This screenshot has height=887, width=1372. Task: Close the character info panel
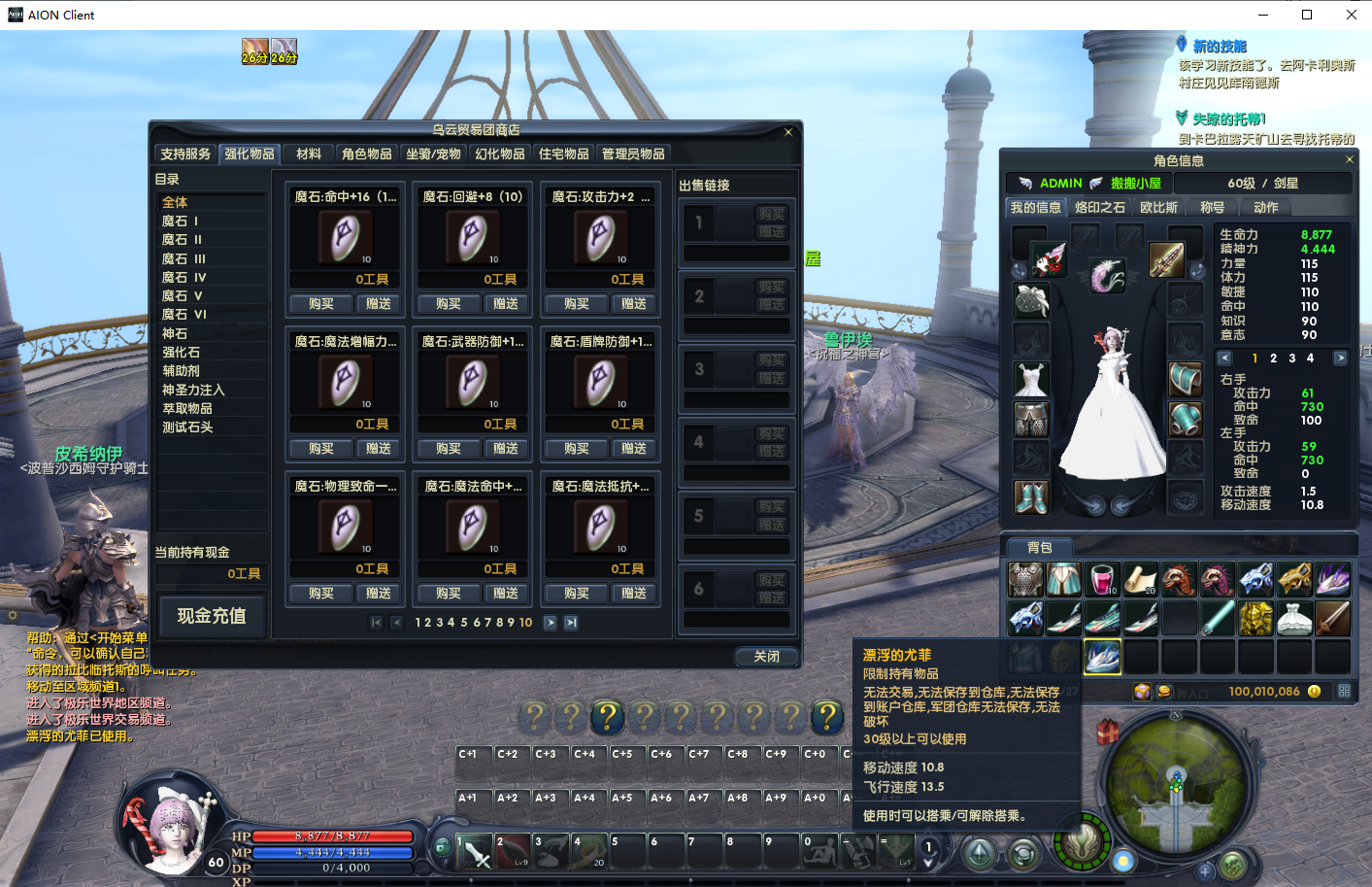click(1349, 159)
